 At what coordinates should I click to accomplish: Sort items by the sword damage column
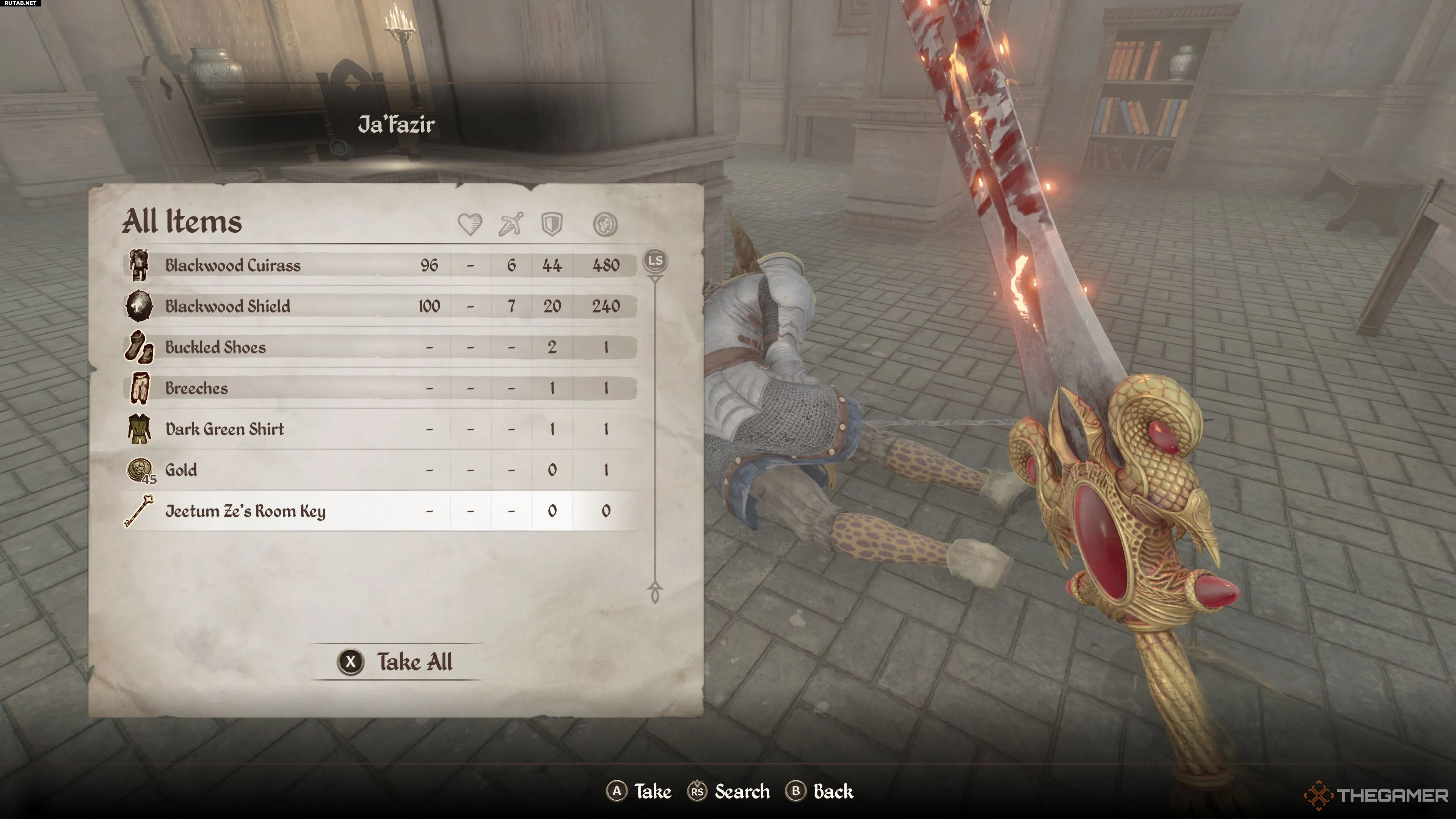coord(510,224)
